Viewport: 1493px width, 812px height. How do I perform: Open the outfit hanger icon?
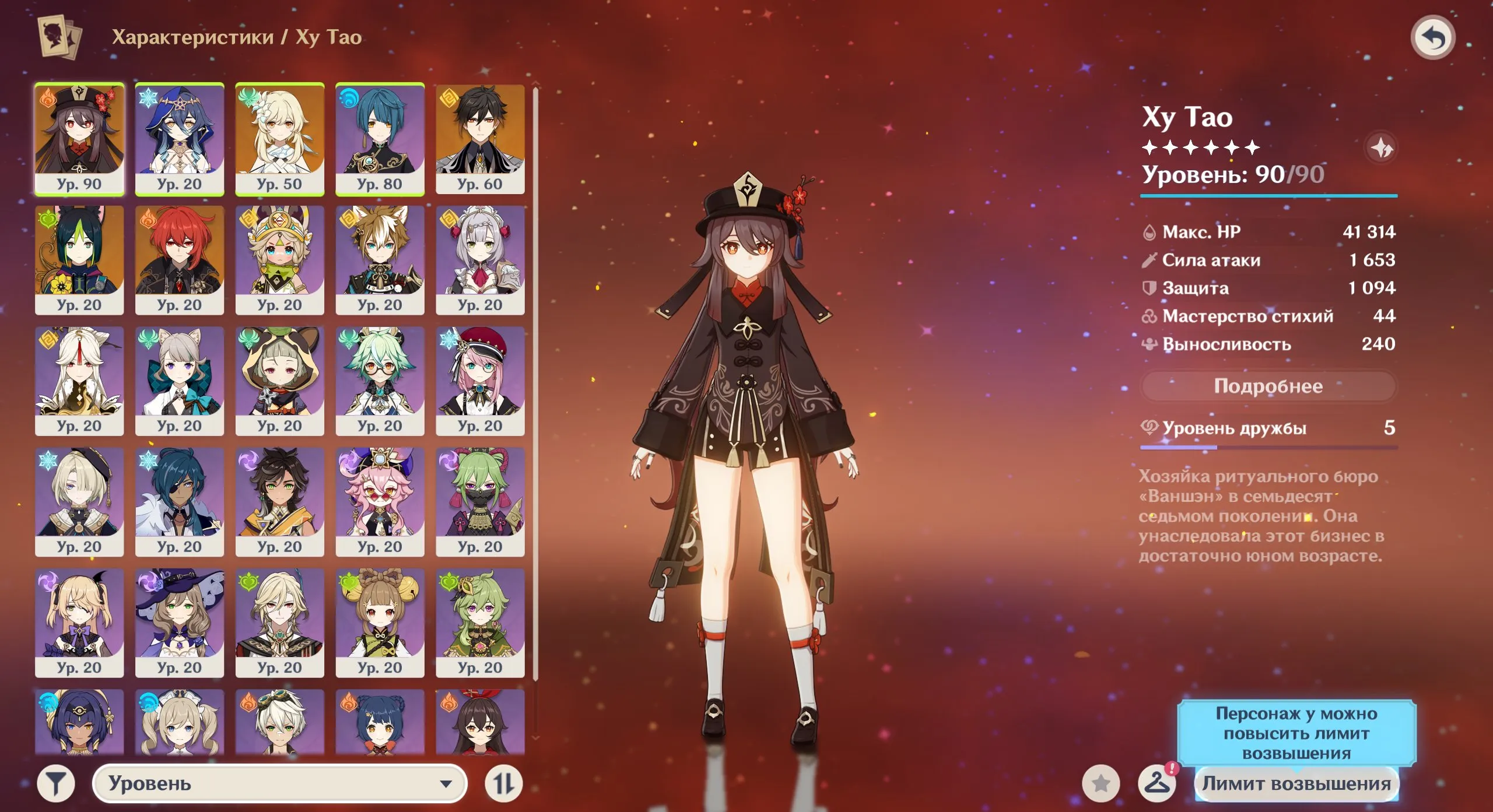[x=1157, y=783]
